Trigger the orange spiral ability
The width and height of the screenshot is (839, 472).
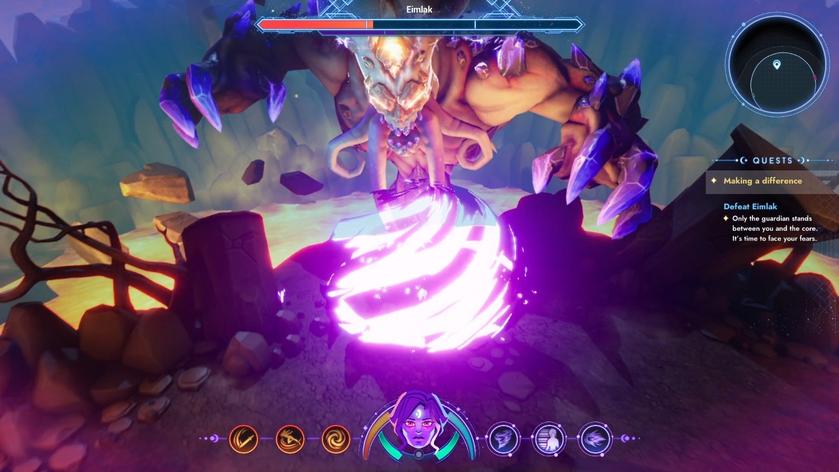point(336,438)
